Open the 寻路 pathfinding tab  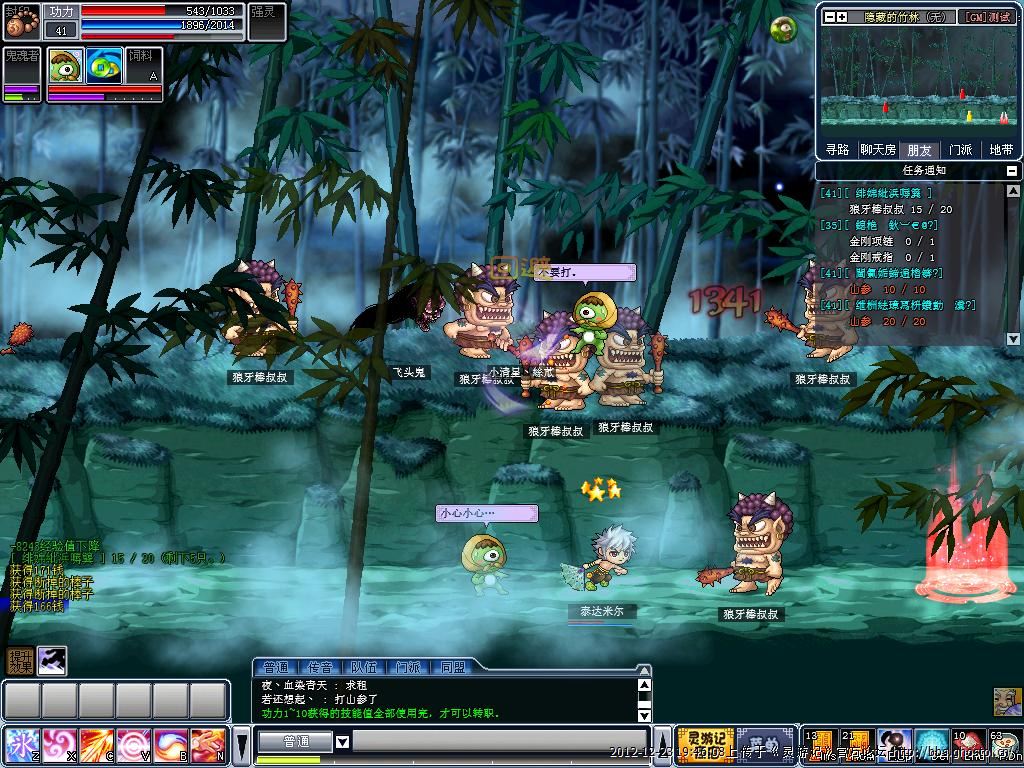click(837, 150)
